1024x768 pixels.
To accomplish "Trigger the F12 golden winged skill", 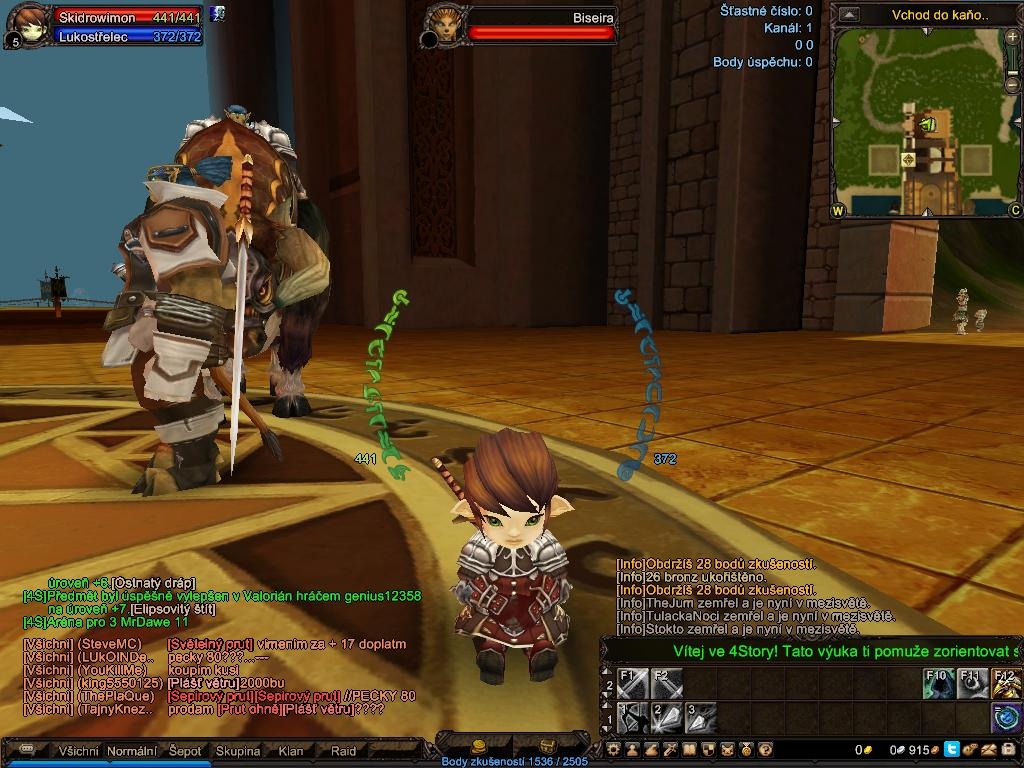I will [1006, 685].
